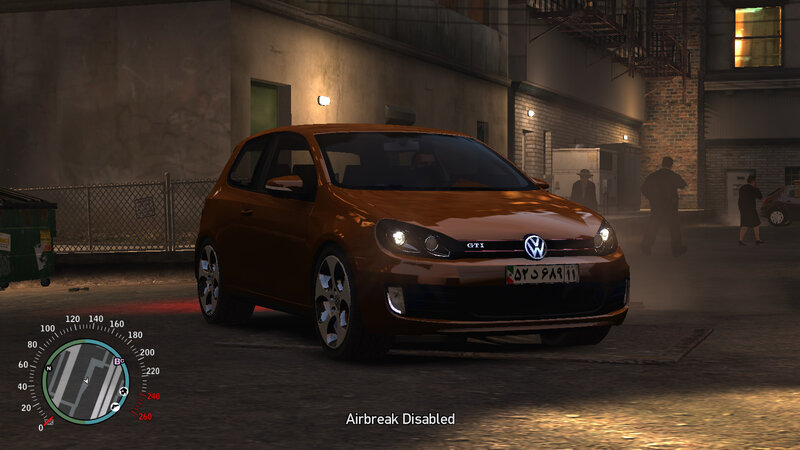Click the white player arrow on the radar

[86, 382]
